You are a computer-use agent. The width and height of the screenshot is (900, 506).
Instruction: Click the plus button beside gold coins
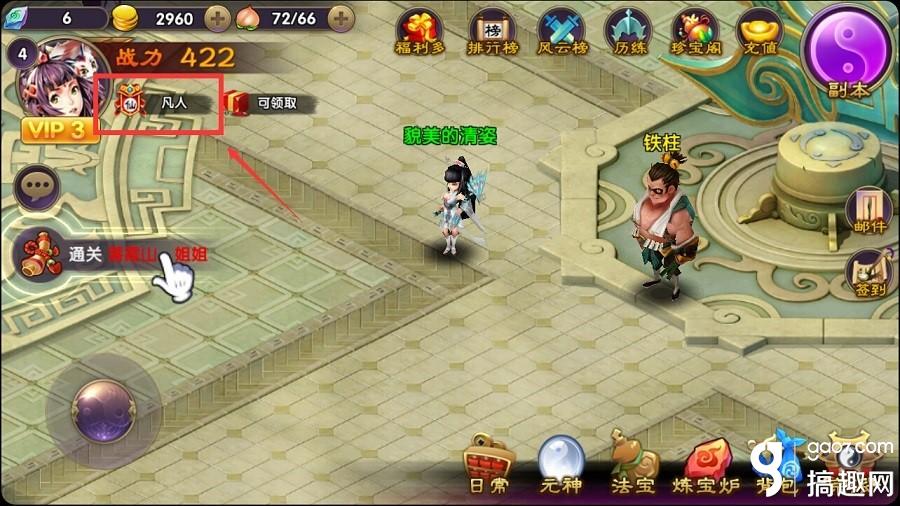click(217, 18)
